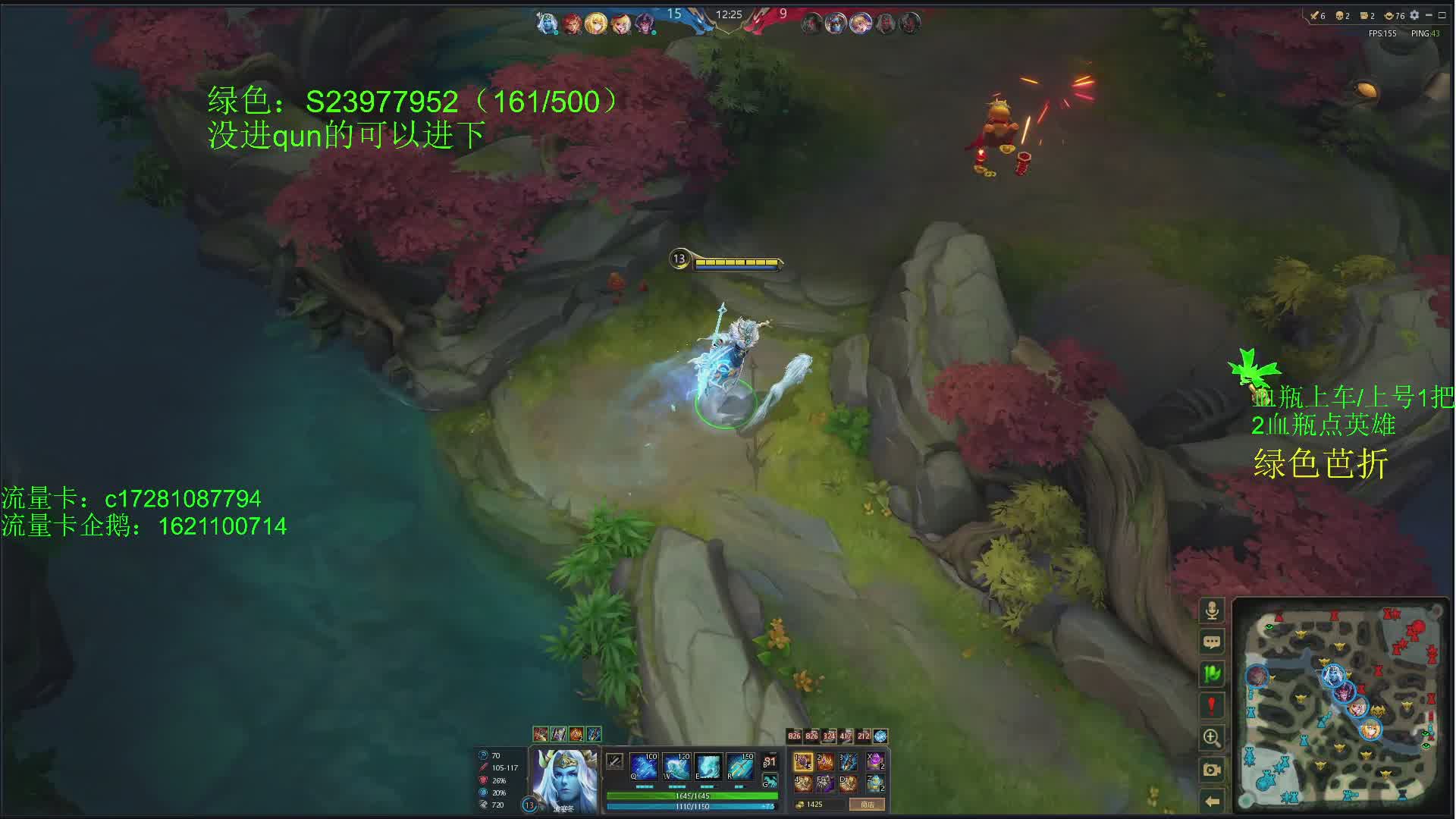The width and height of the screenshot is (1456, 819).
Task: Open settings via the gear icon
Action: [1414, 15]
